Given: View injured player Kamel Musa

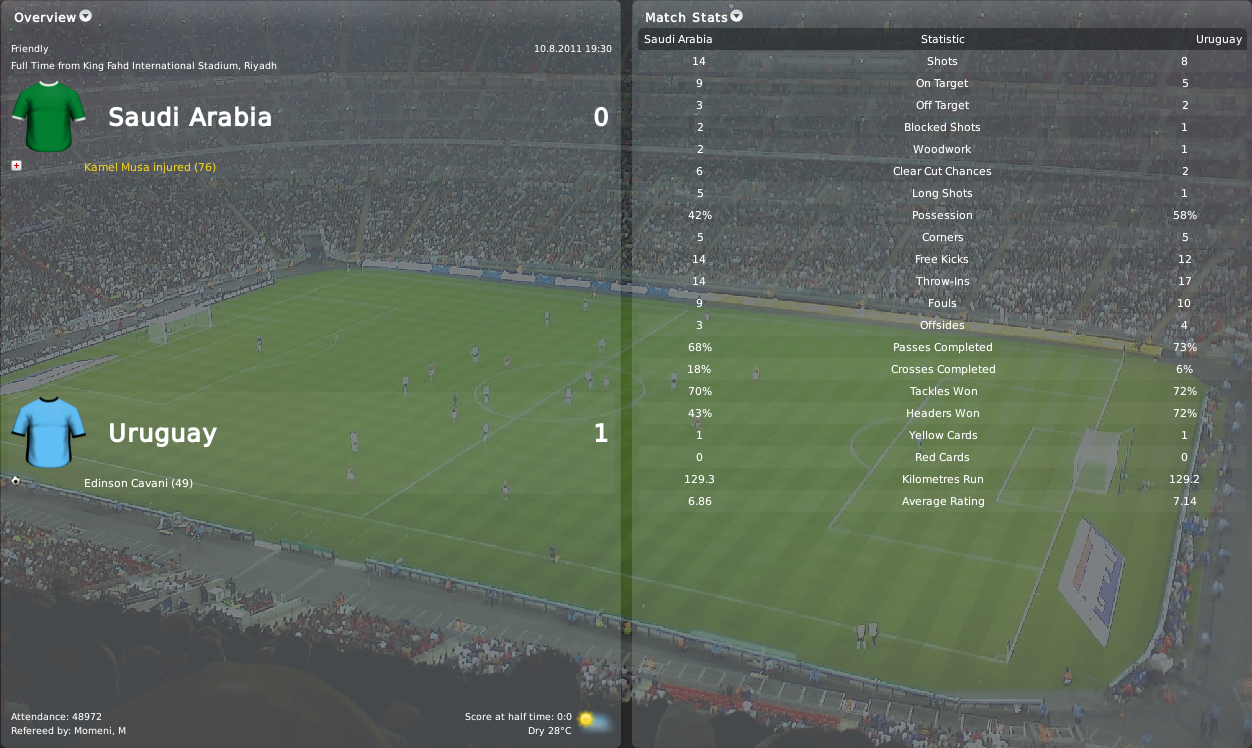Looking at the screenshot, I should (x=150, y=167).
